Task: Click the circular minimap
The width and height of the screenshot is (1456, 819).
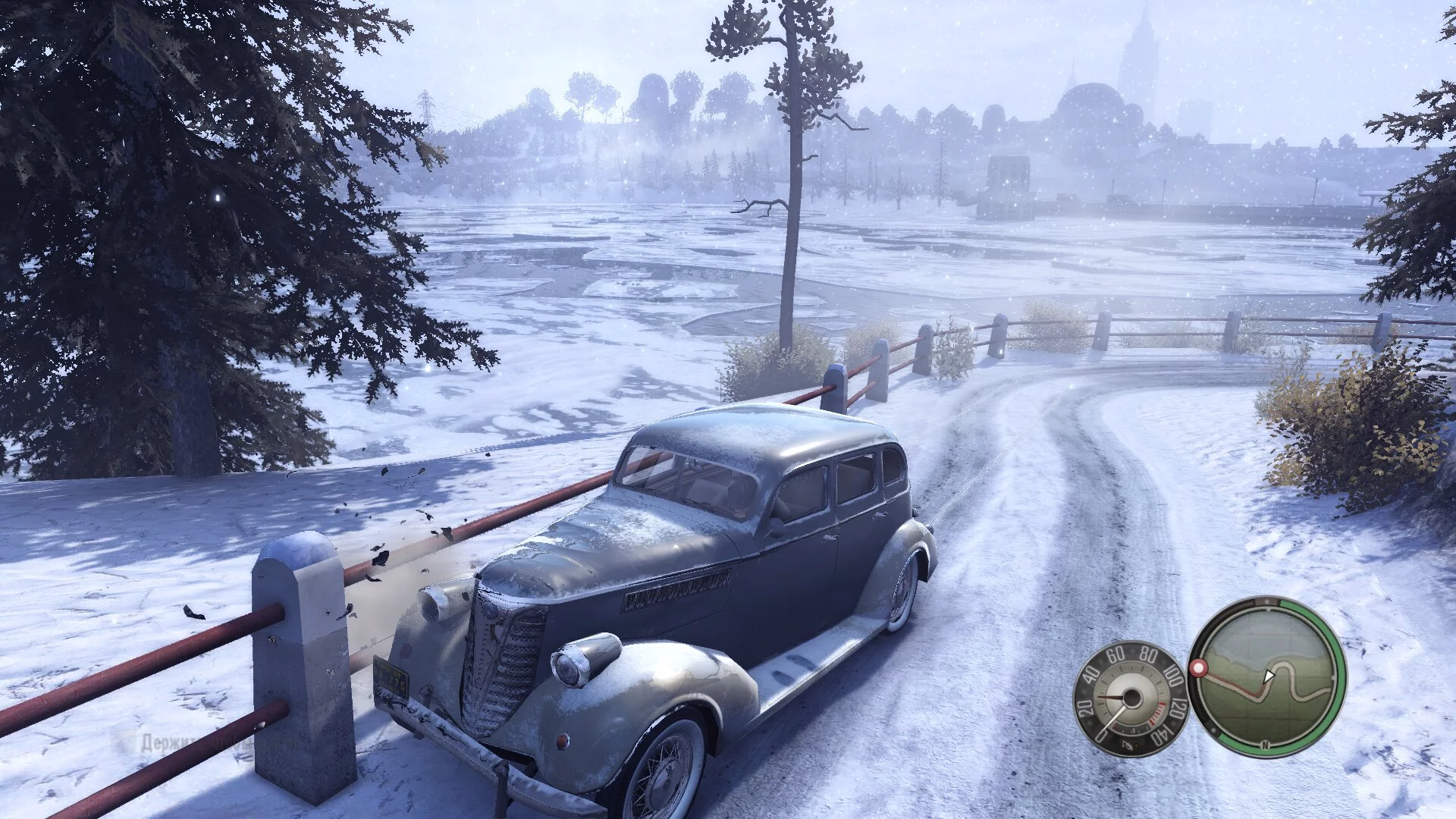Action: tap(1267, 676)
